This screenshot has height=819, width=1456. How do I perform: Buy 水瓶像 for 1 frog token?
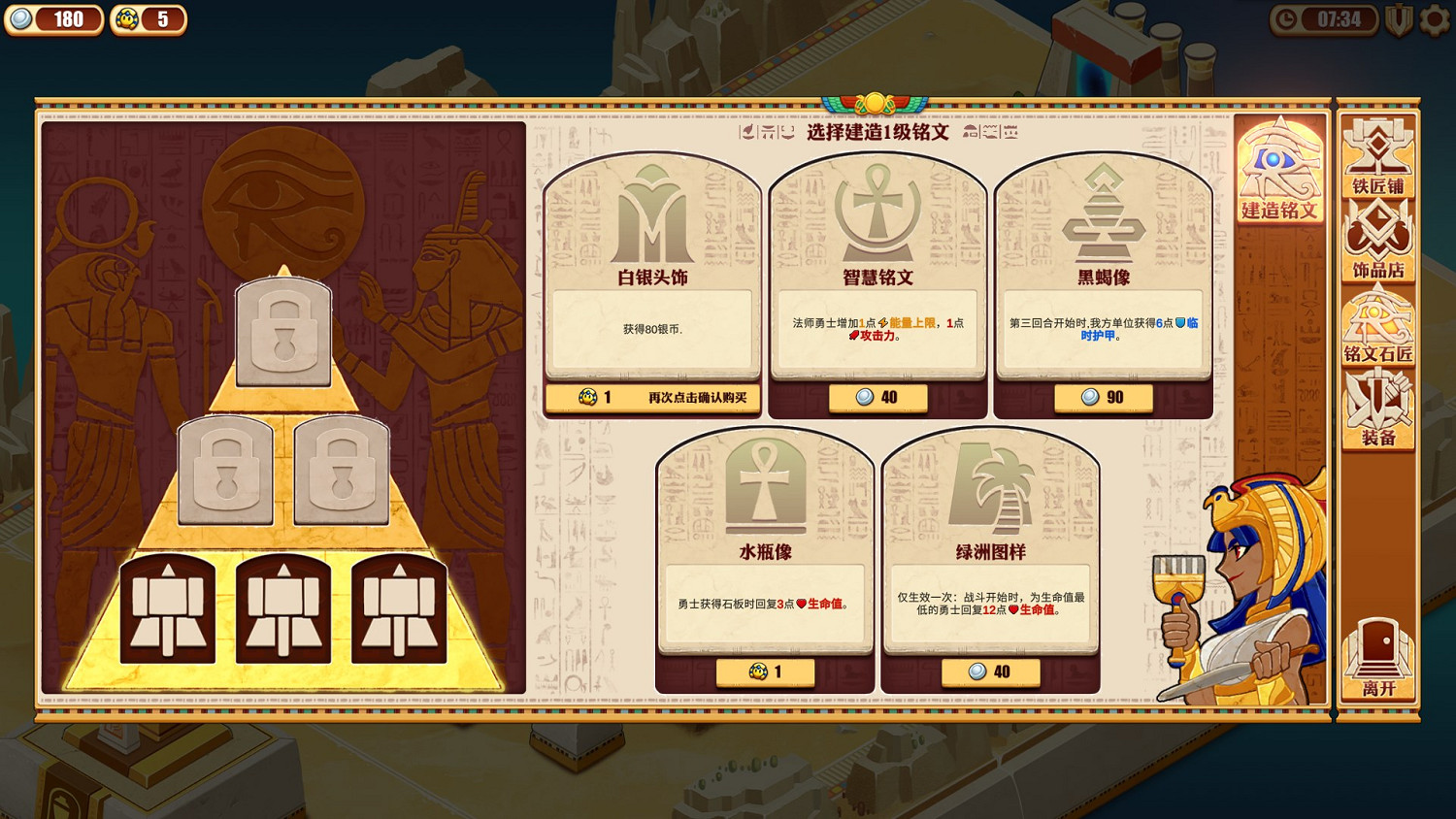tap(764, 672)
